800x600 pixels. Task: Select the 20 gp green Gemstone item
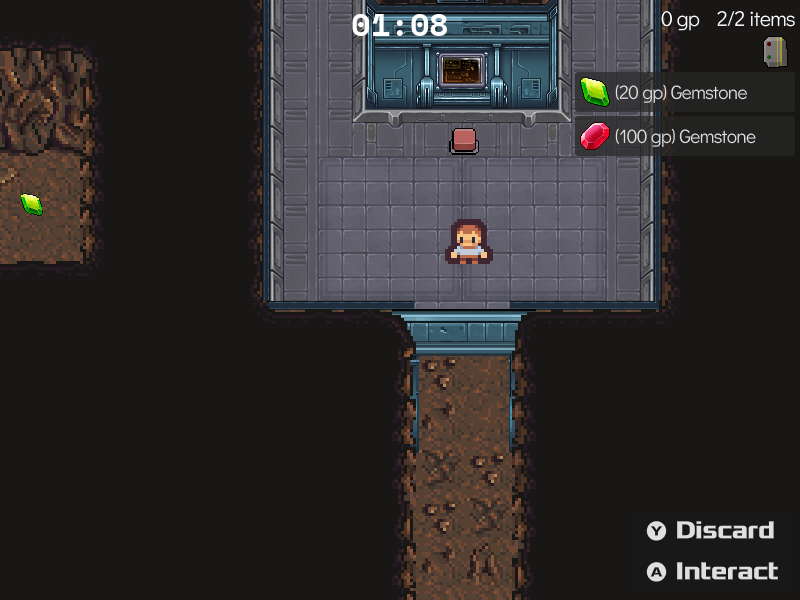684,93
